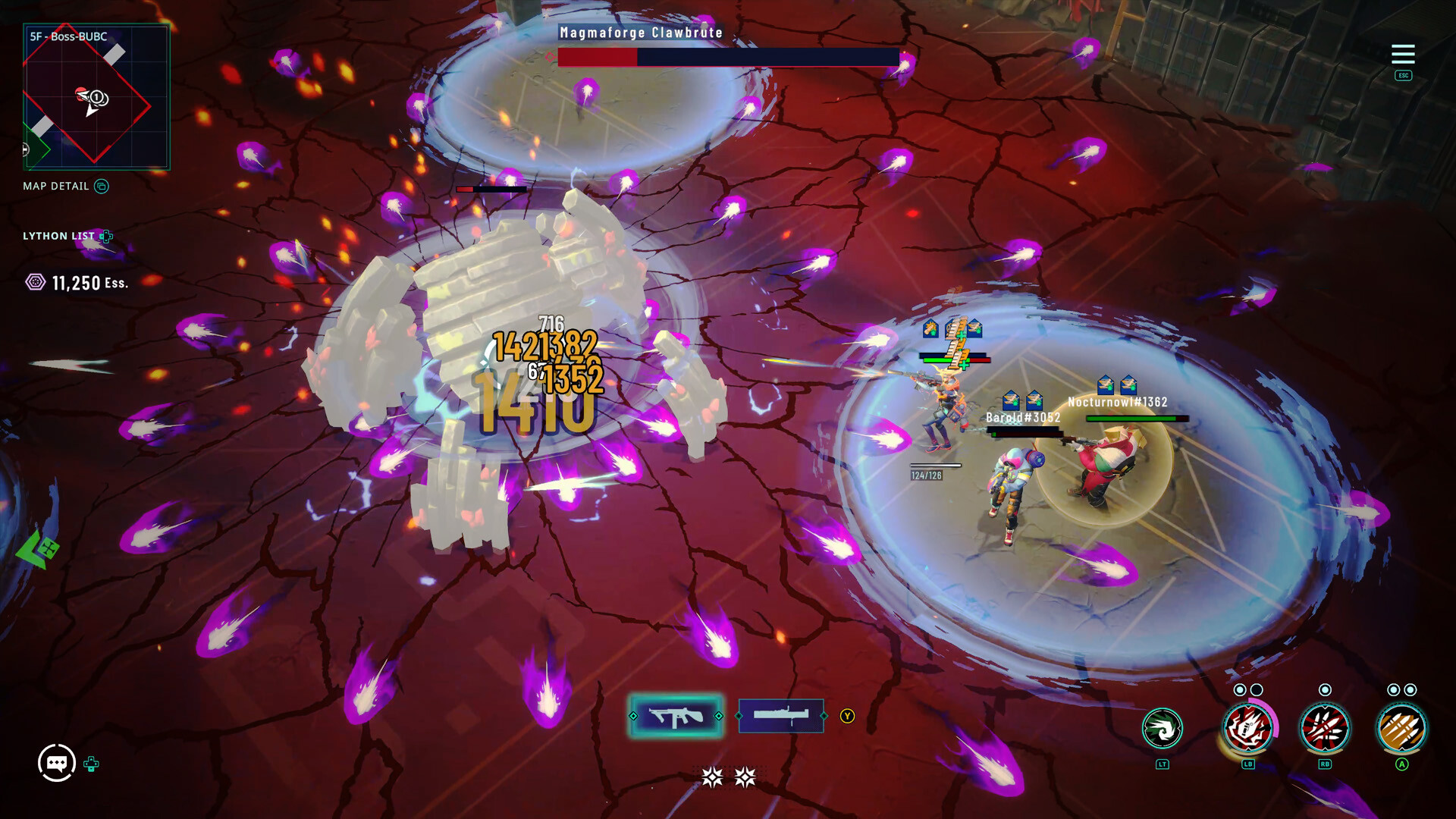This screenshot has width=1456, height=819.
Task: Open Map Detail view
Action: click(x=66, y=187)
